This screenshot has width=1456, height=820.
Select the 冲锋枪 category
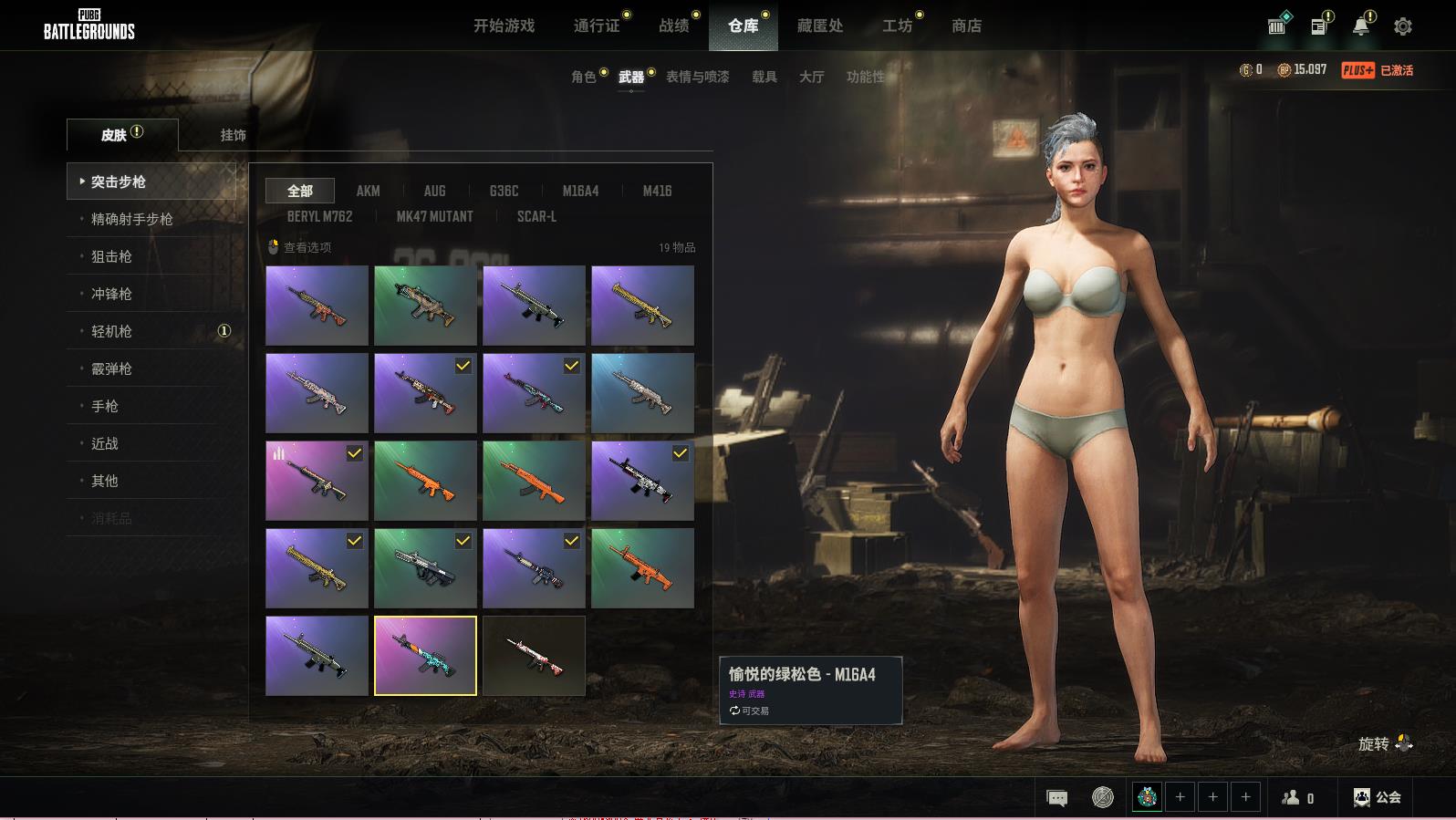click(x=111, y=294)
